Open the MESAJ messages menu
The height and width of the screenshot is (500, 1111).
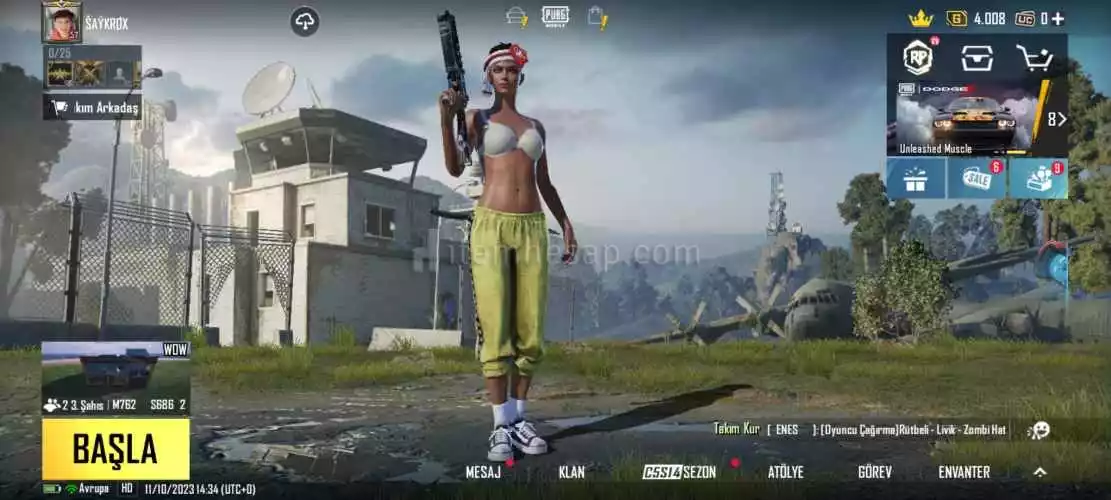[483, 472]
